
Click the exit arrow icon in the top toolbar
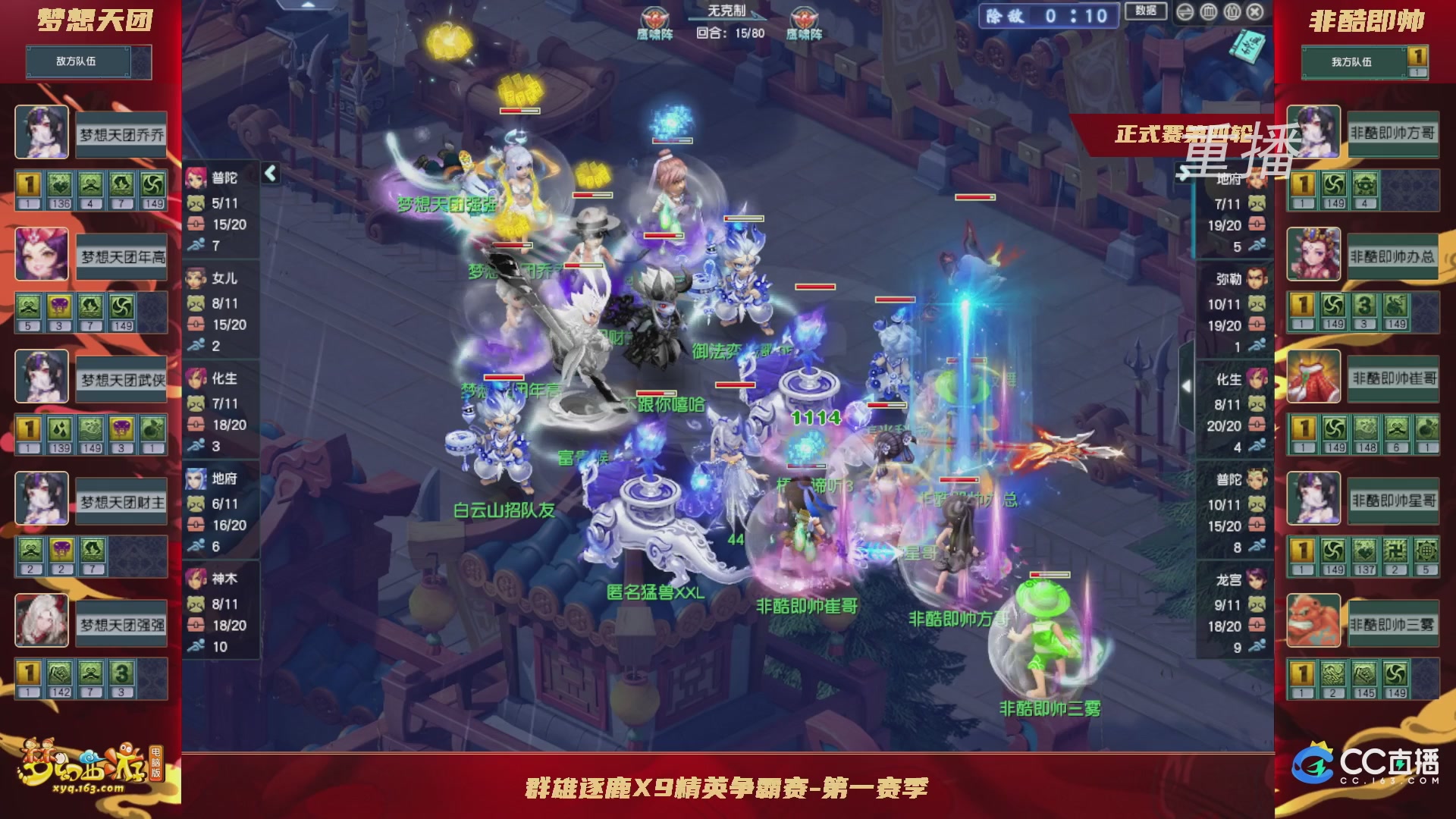(x=1185, y=12)
